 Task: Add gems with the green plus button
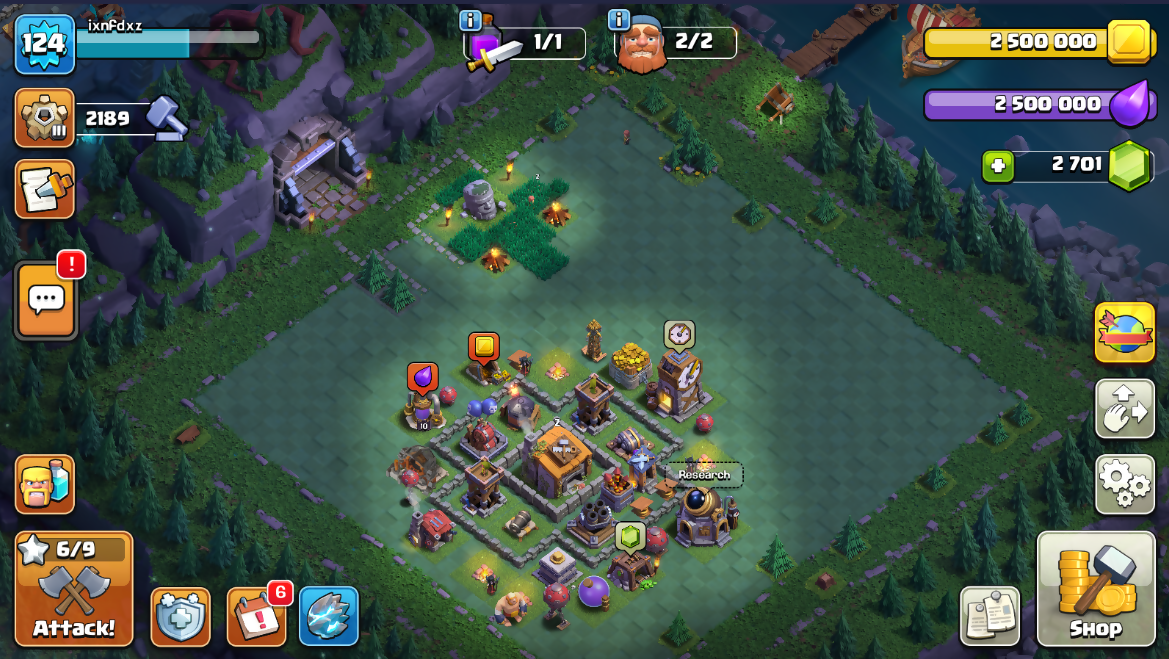click(x=997, y=165)
